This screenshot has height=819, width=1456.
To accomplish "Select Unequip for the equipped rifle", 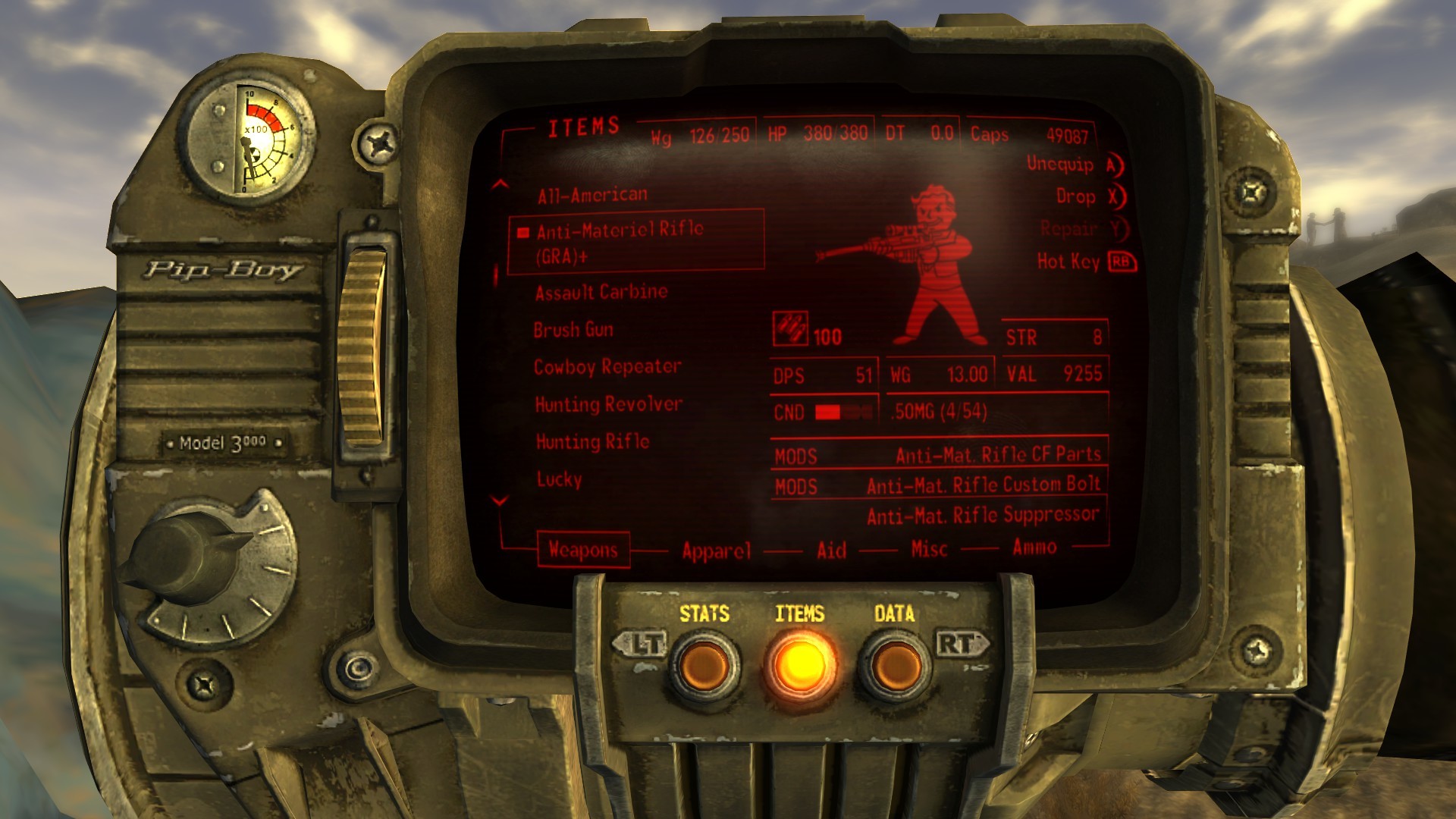I will point(1059,165).
